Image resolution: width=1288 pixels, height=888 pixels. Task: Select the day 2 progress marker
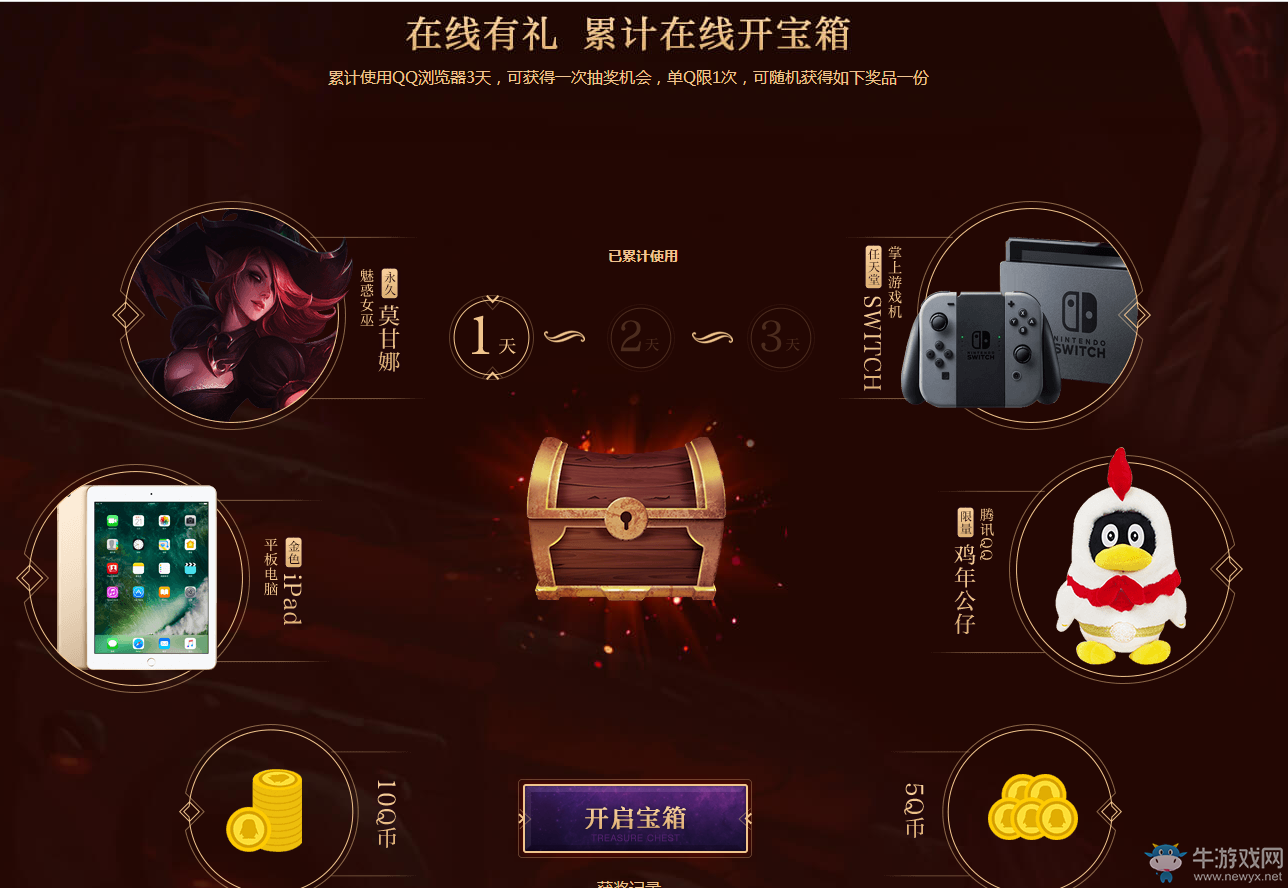[641, 338]
